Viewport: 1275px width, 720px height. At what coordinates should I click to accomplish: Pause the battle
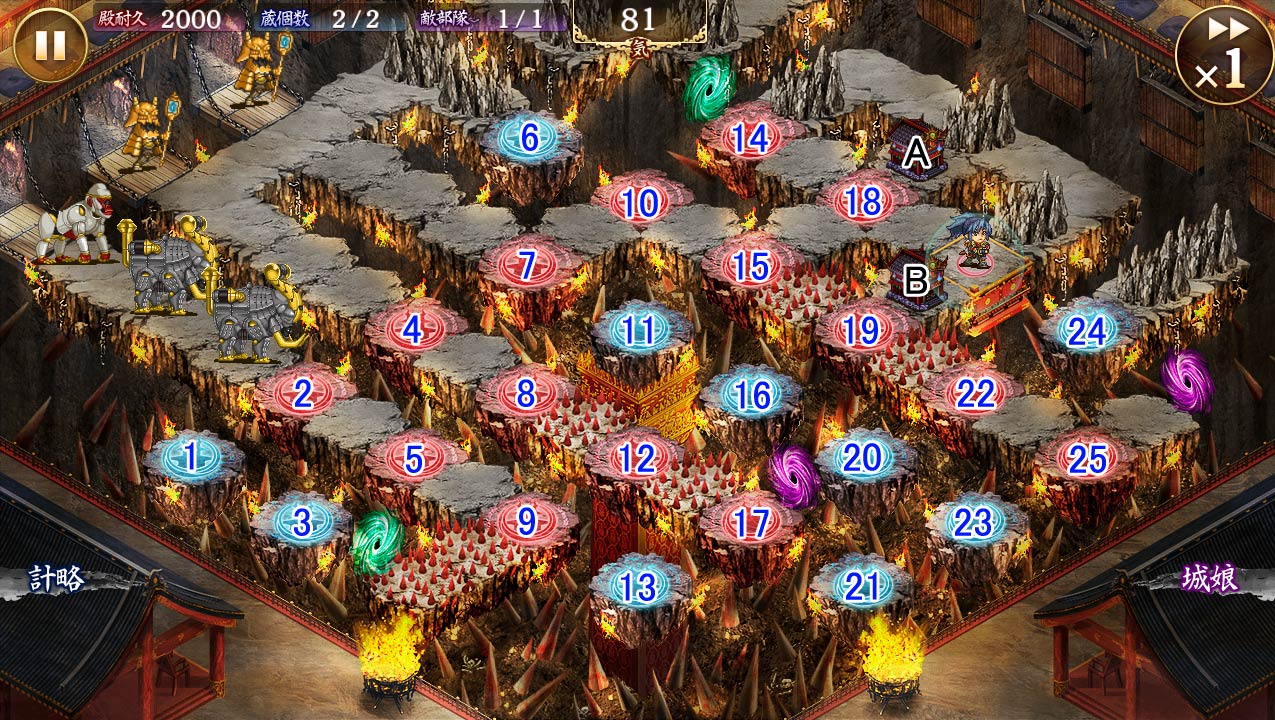pos(50,44)
